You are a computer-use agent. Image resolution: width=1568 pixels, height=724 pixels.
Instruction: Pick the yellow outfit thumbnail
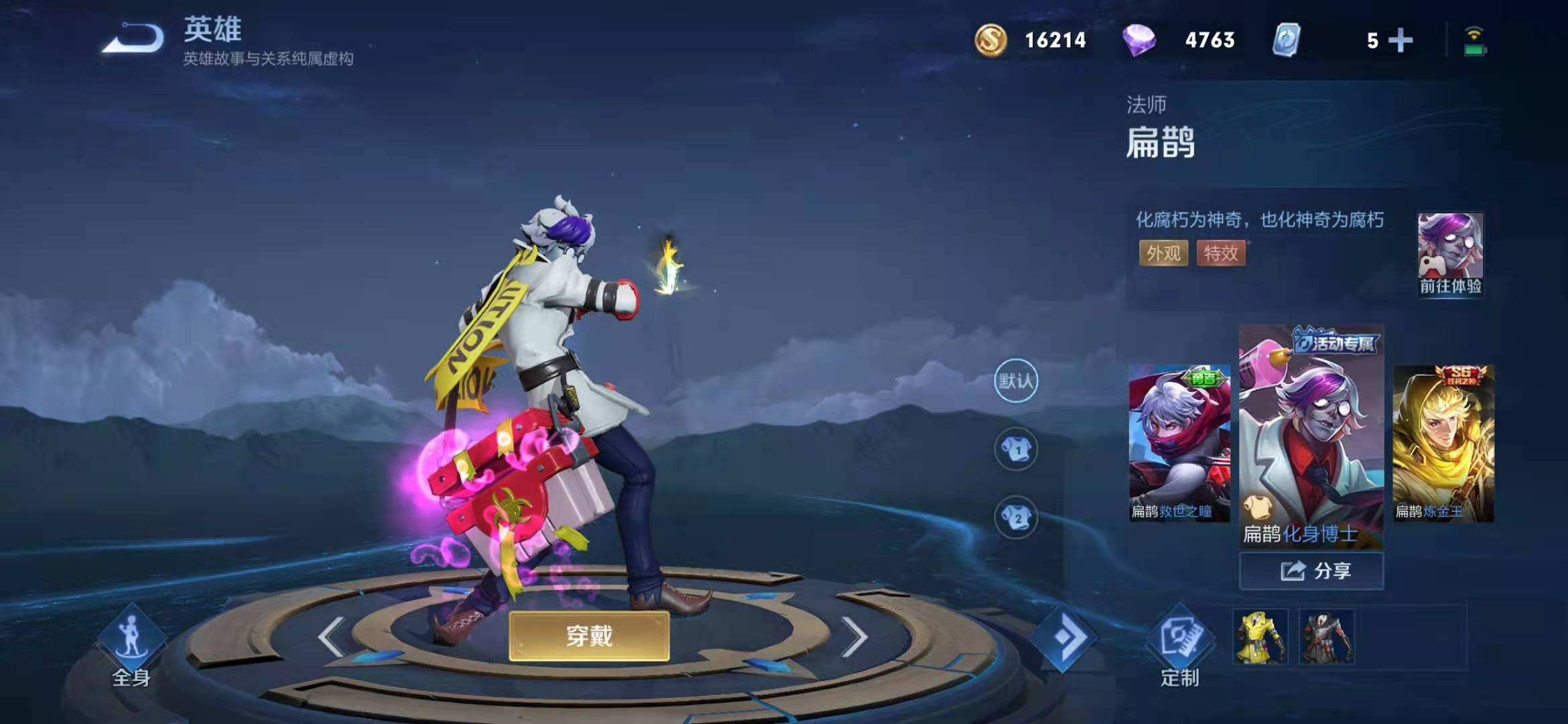click(x=1260, y=637)
